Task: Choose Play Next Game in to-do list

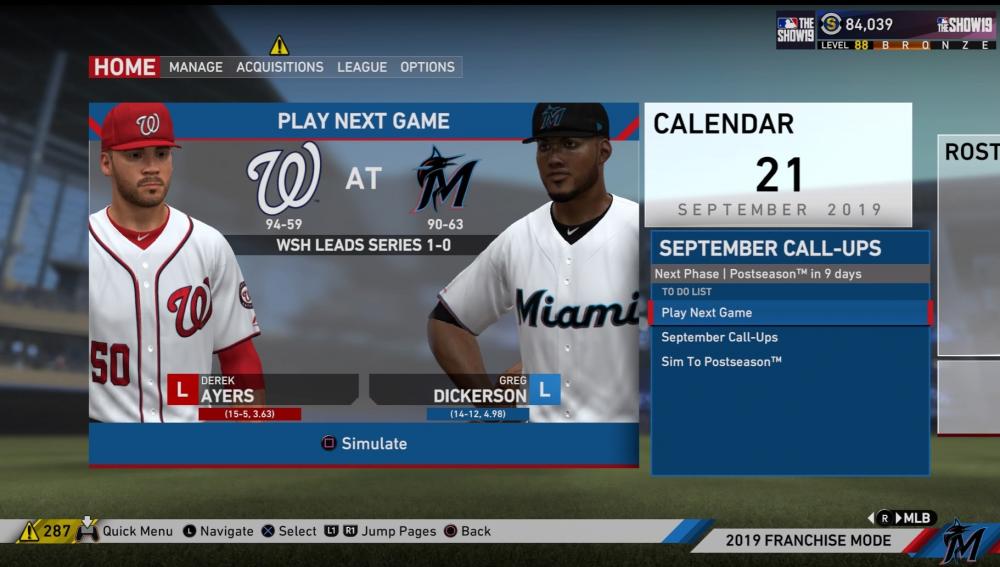Action: (x=790, y=313)
